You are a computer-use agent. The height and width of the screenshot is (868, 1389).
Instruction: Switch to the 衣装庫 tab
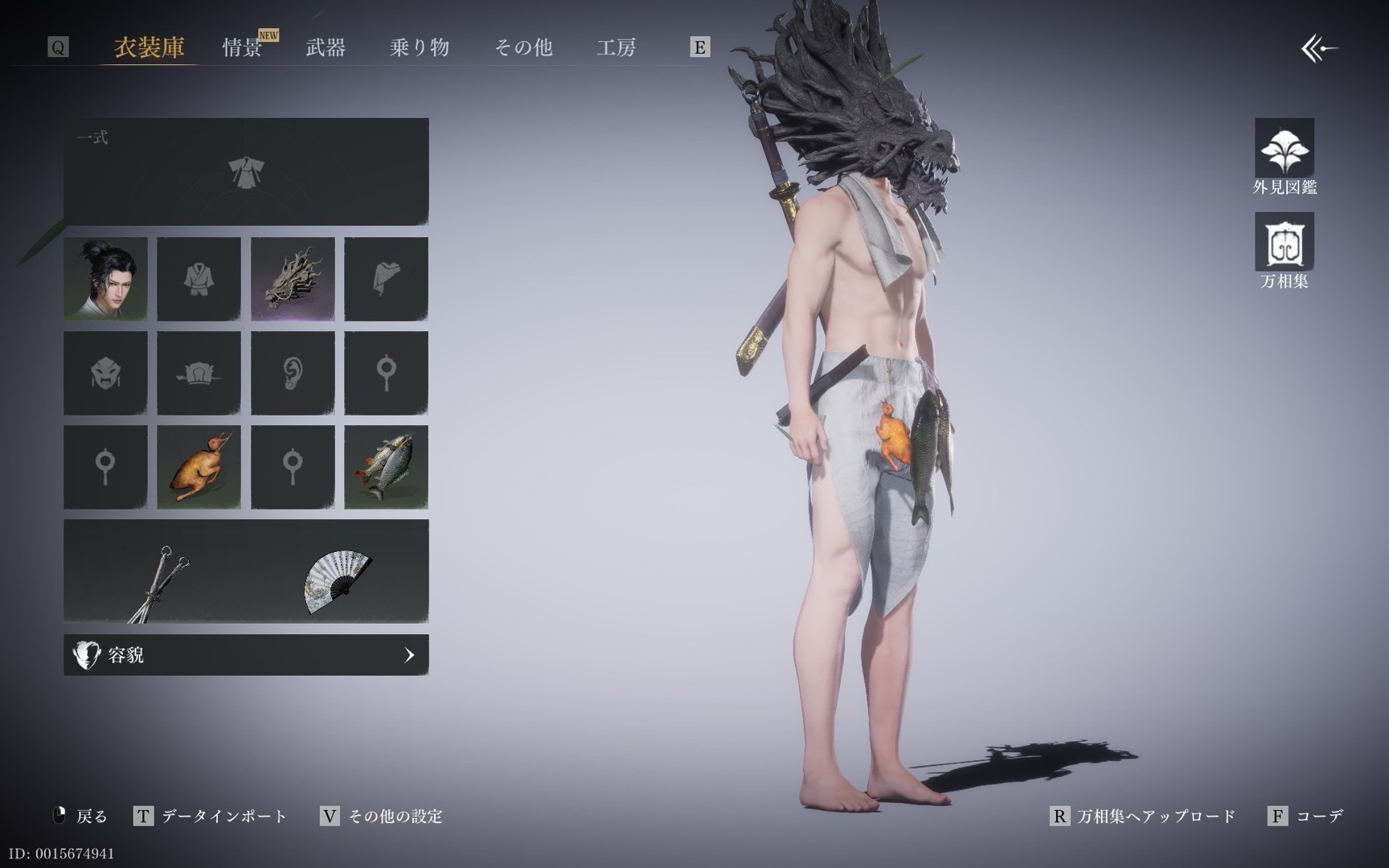[150, 47]
